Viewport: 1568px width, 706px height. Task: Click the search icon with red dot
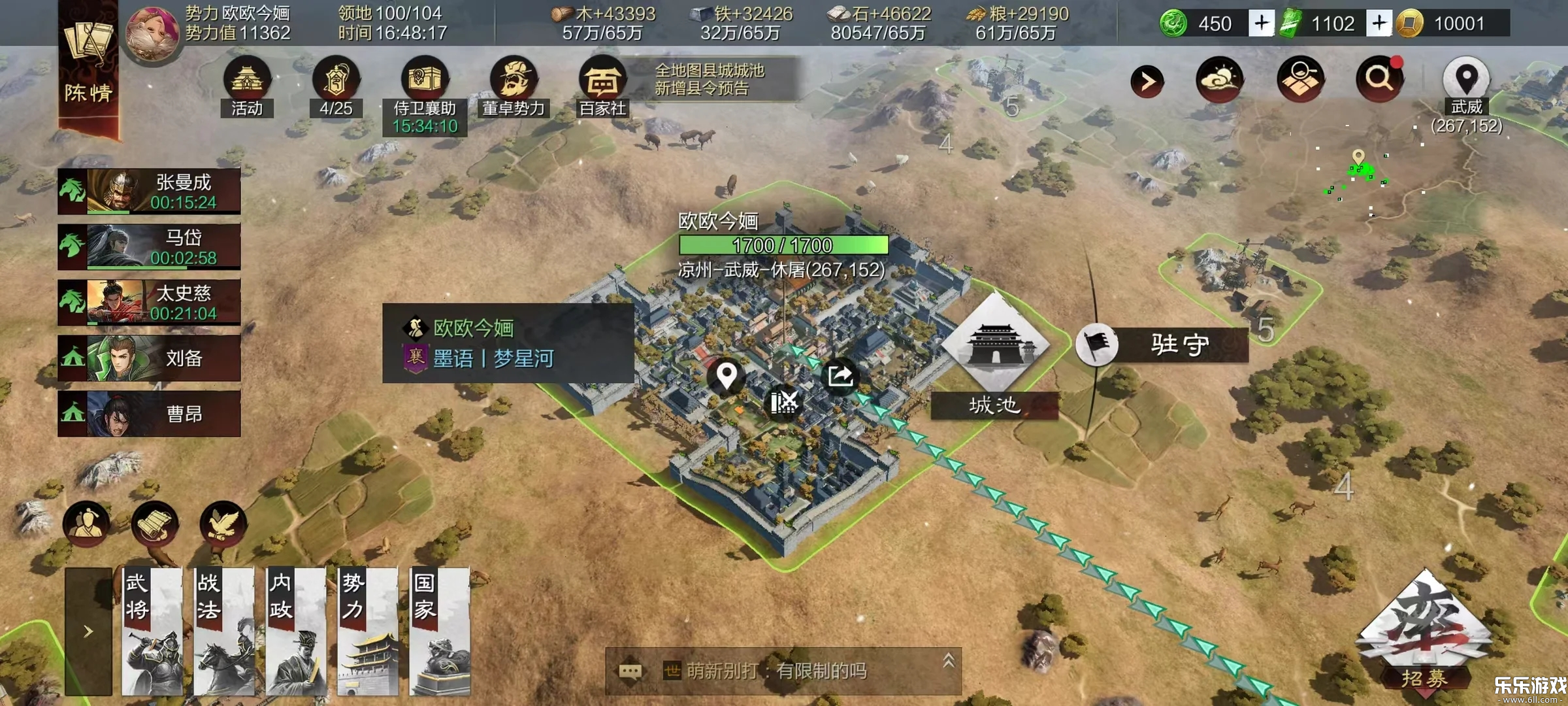point(1380,80)
